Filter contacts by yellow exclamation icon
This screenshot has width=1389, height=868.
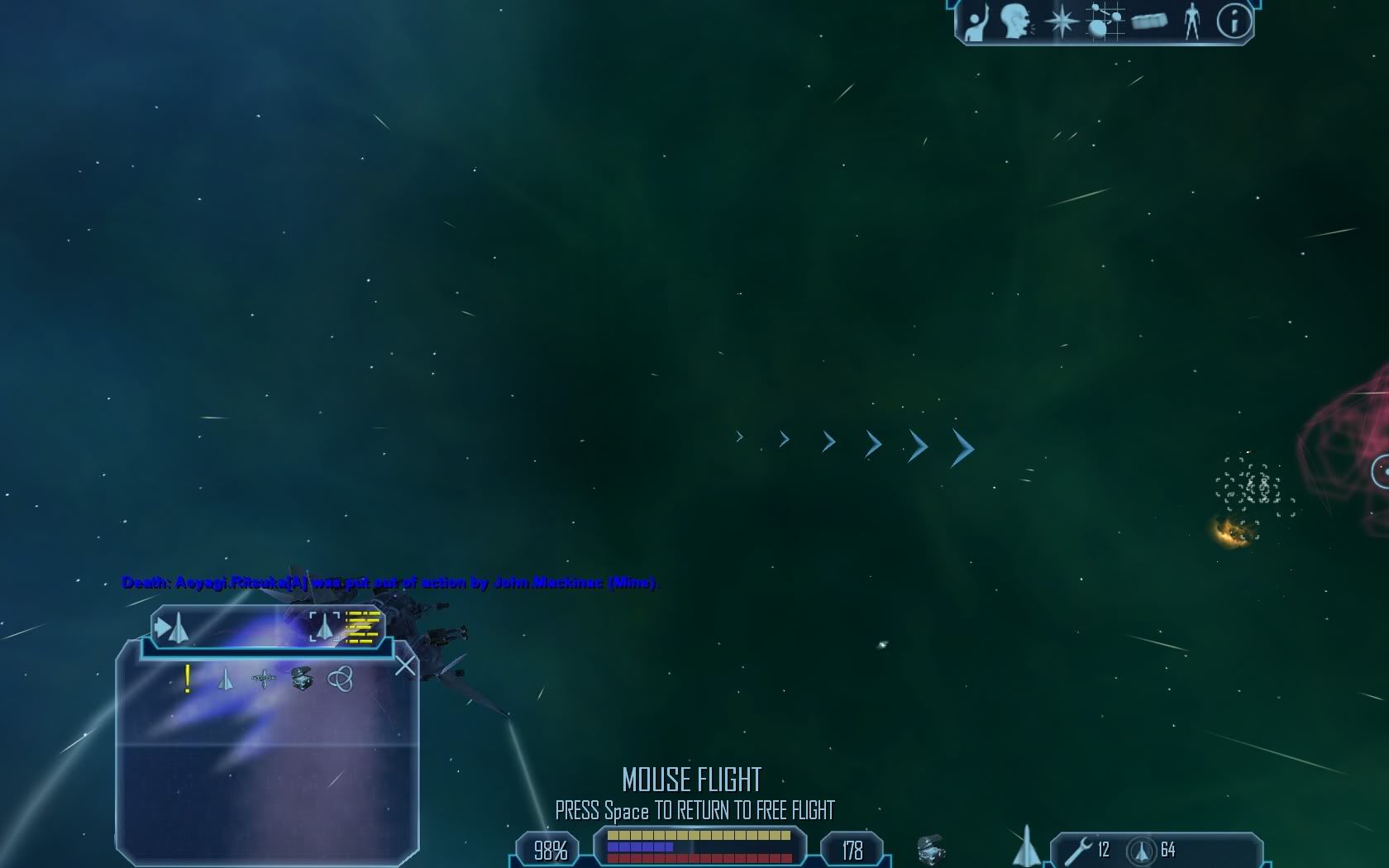point(189,679)
